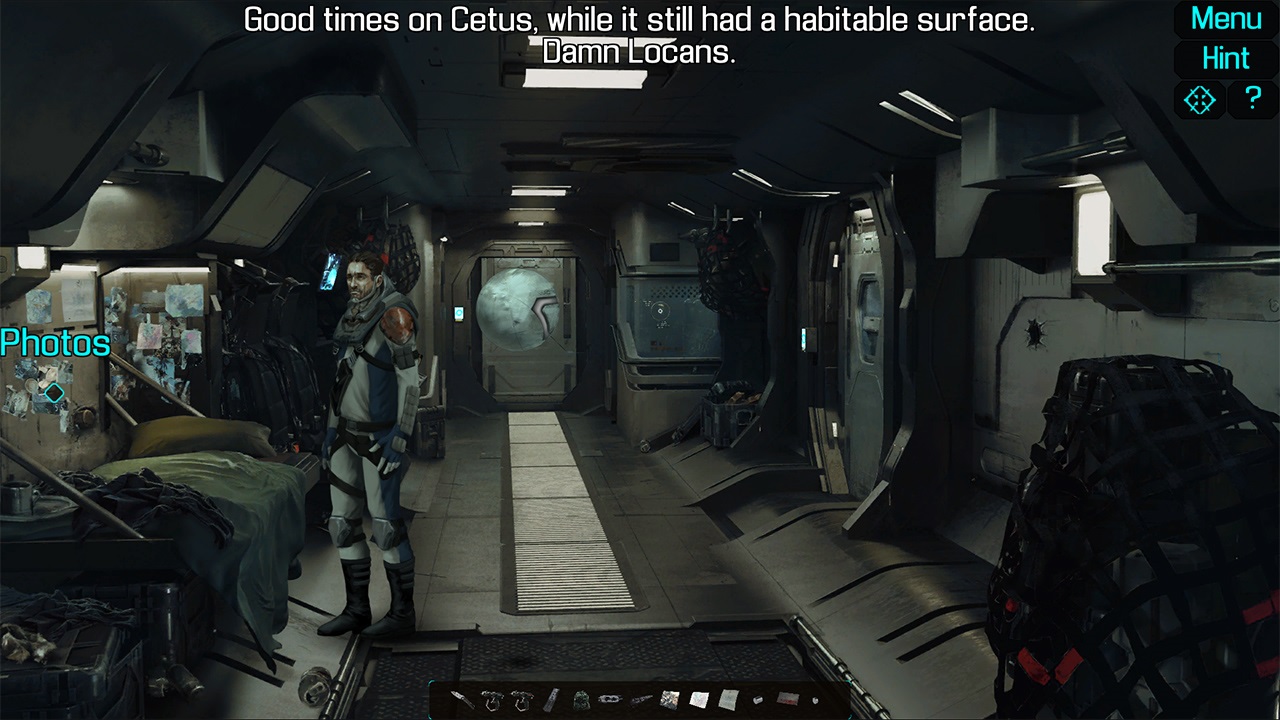Open the question mark help icon
This screenshot has width=1280, height=720.
tap(1252, 99)
